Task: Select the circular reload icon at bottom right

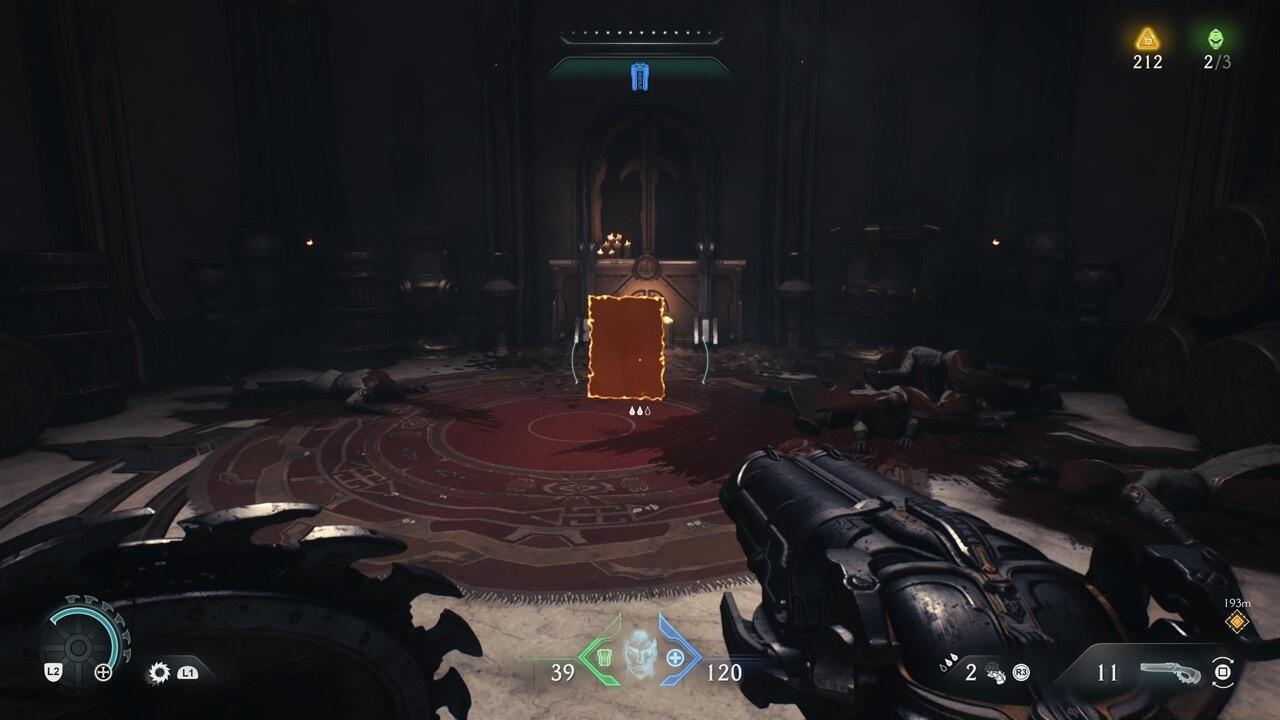Action: (x=1224, y=672)
